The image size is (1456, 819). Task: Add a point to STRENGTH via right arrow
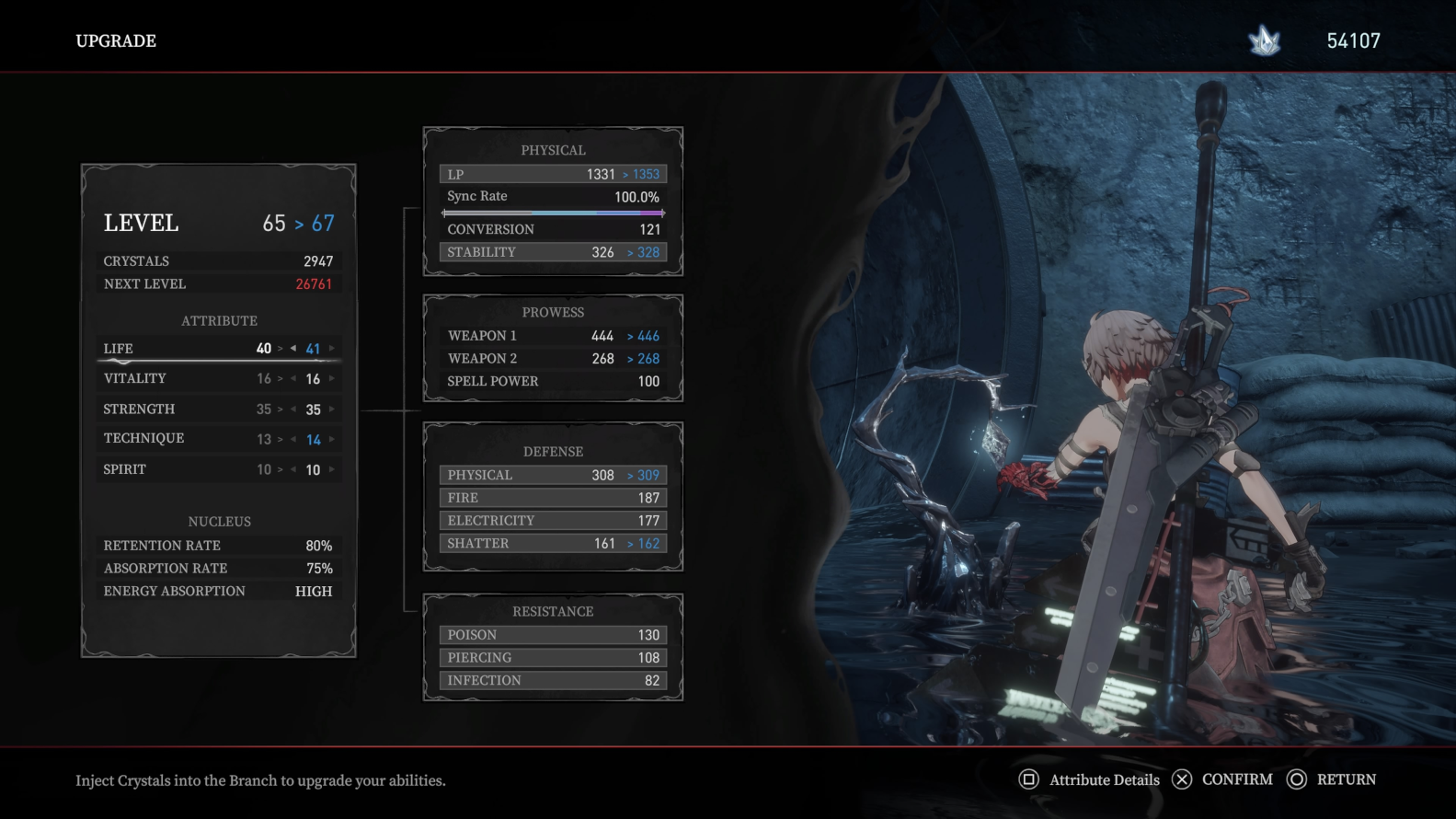pos(332,409)
